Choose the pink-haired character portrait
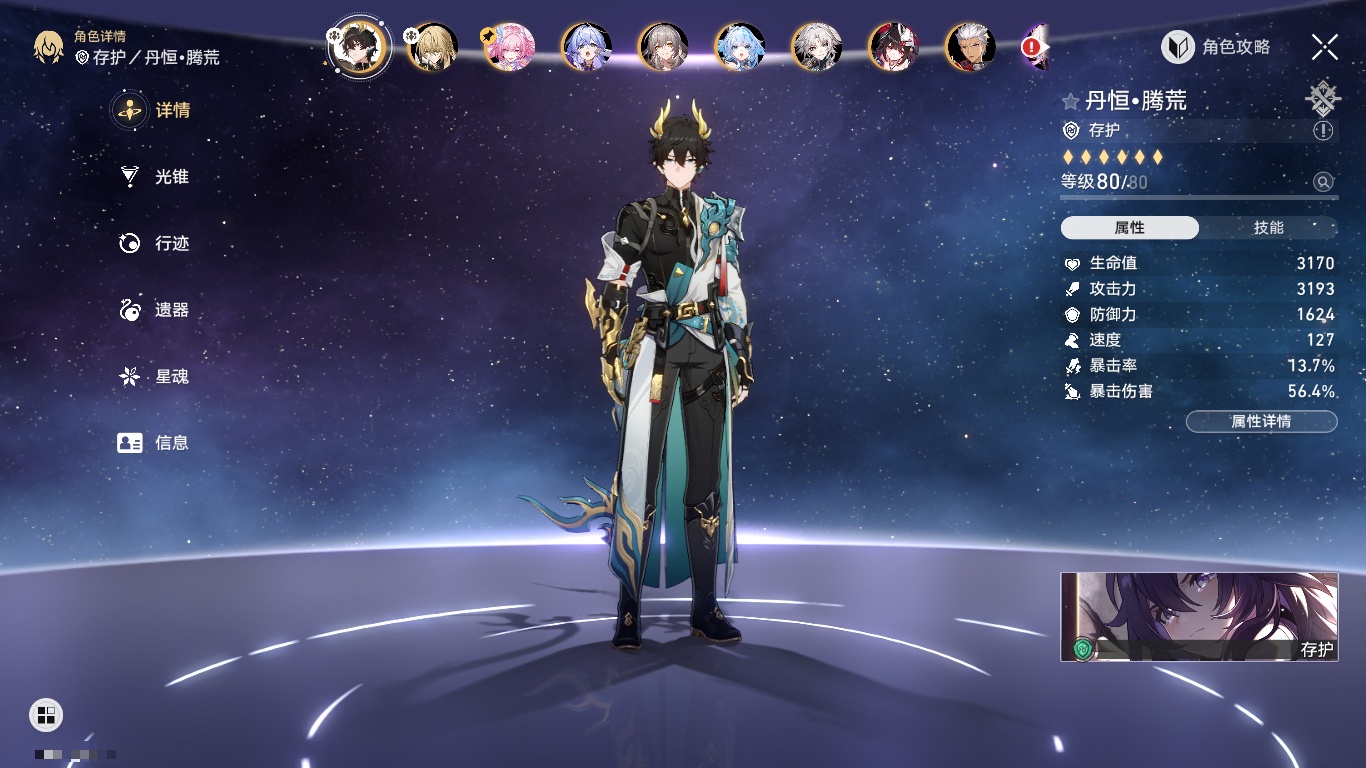This screenshot has width=1366, height=768. [510, 47]
